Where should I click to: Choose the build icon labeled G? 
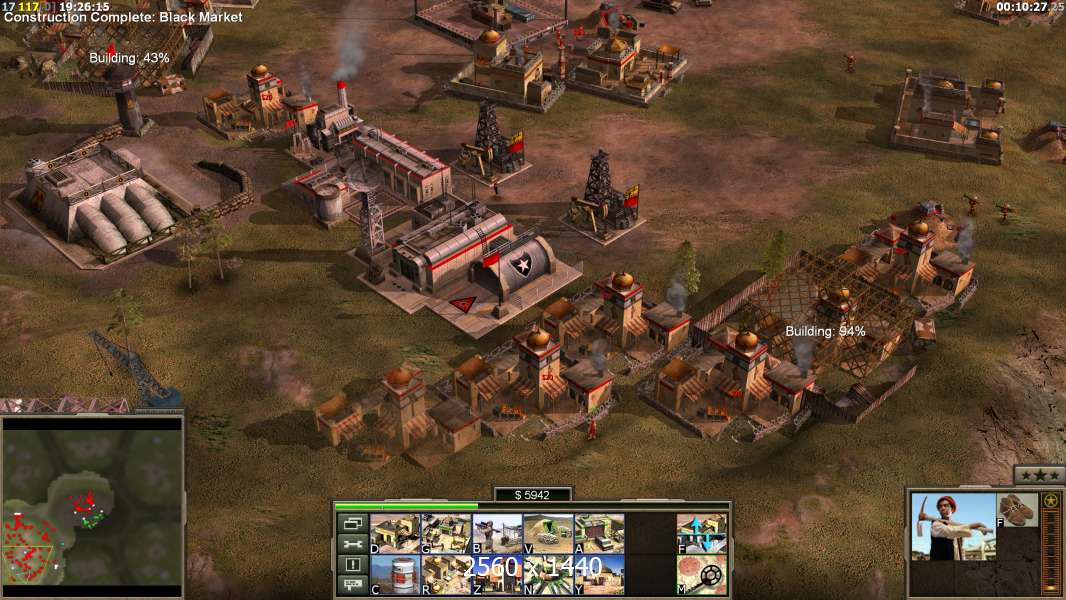point(446,533)
